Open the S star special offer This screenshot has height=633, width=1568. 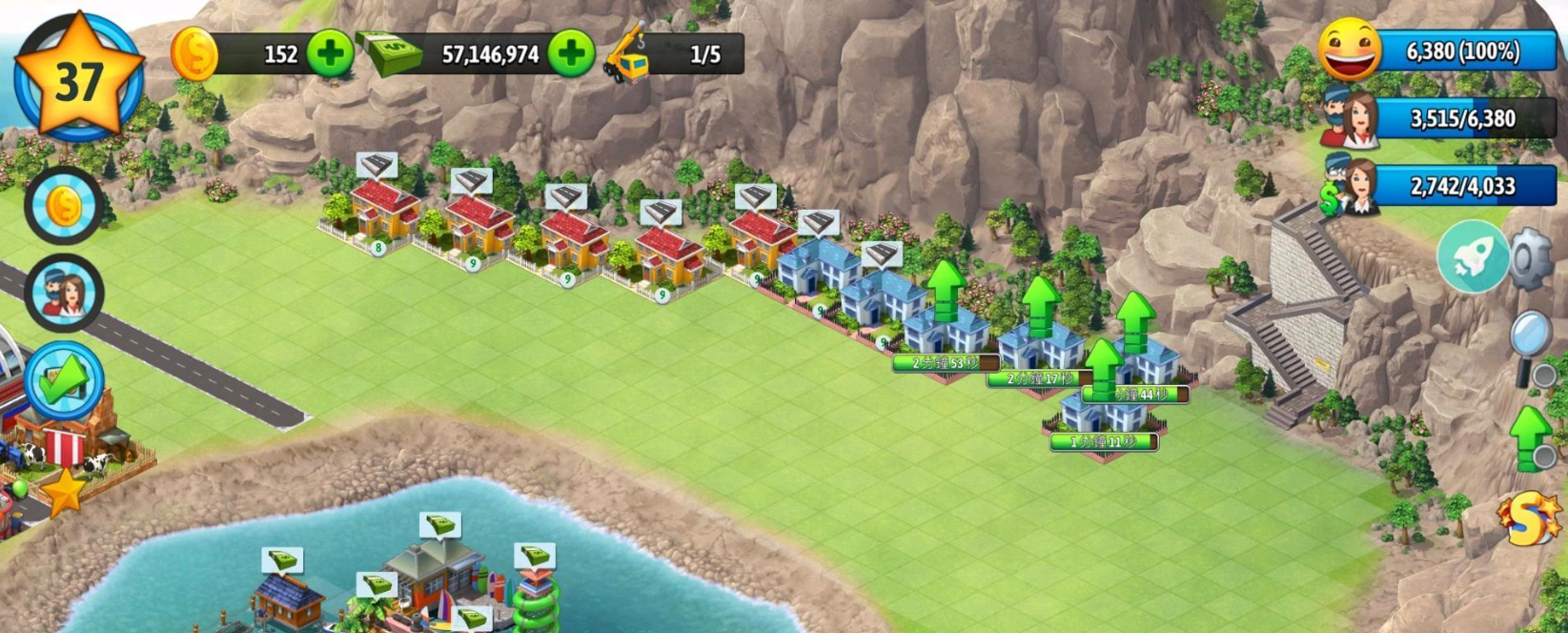[1530, 520]
